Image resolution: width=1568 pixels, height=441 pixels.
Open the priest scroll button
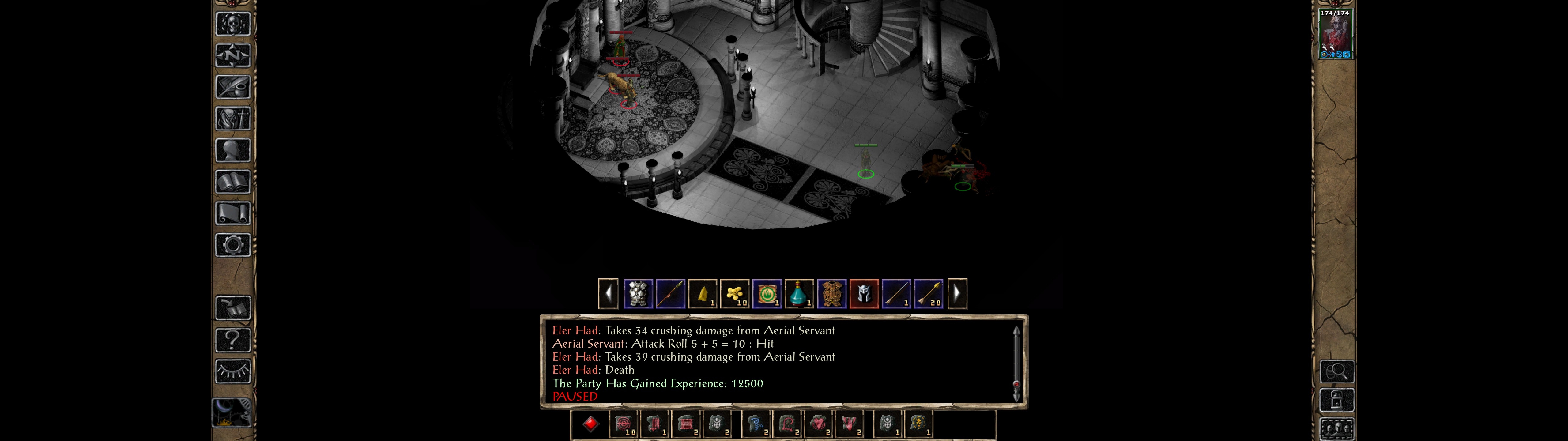pyautogui.click(x=233, y=213)
